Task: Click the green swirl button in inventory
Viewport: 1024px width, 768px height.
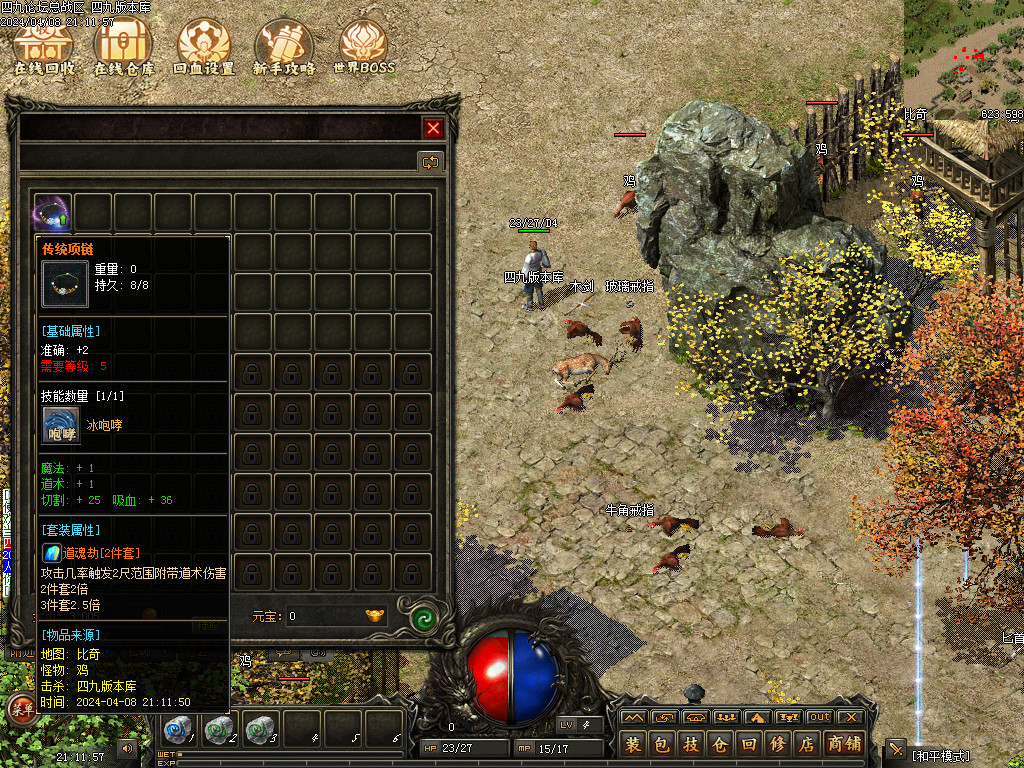Action: tap(424, 617)
